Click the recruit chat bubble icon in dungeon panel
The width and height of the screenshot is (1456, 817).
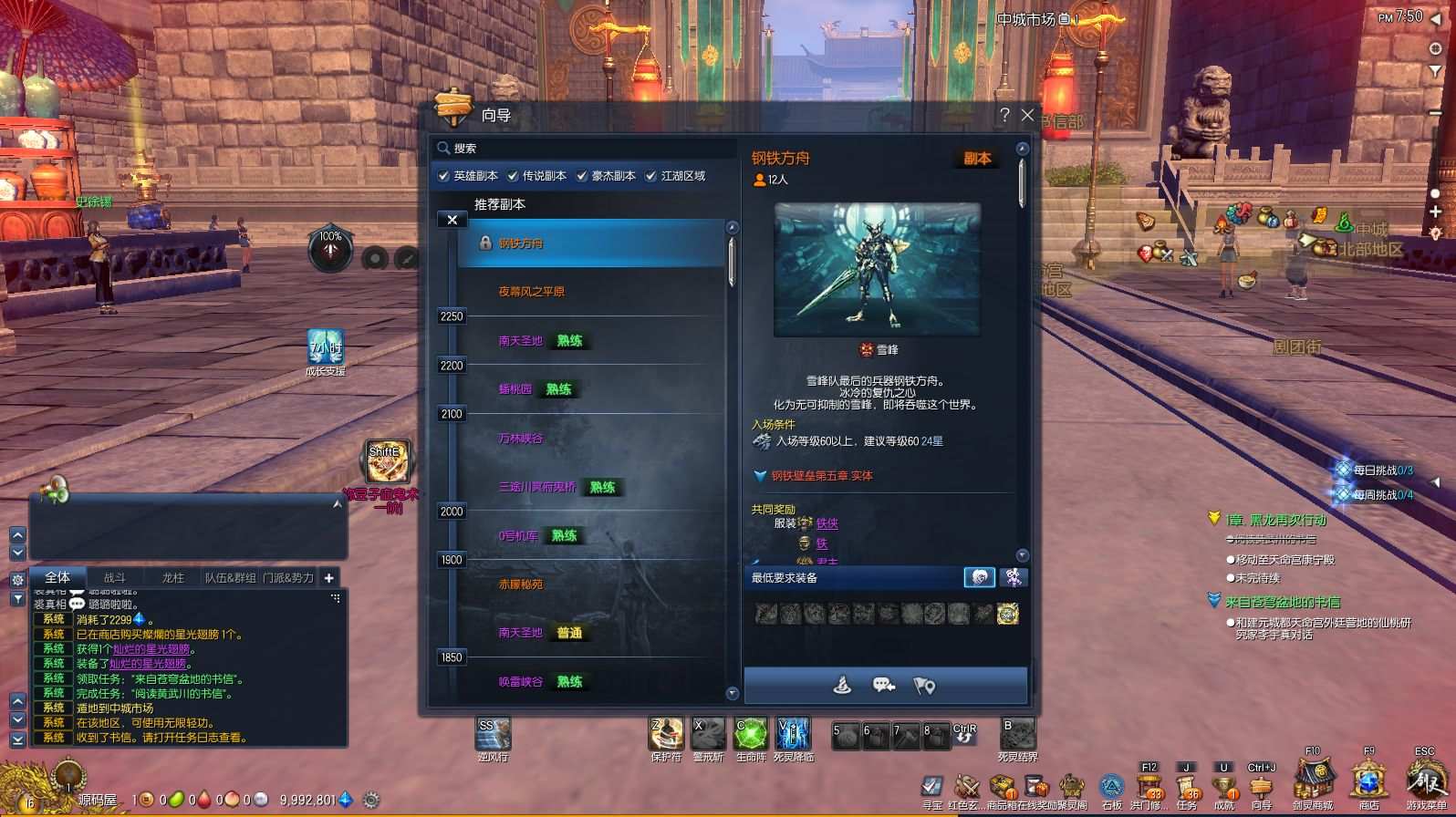click(x=883, y=684)
